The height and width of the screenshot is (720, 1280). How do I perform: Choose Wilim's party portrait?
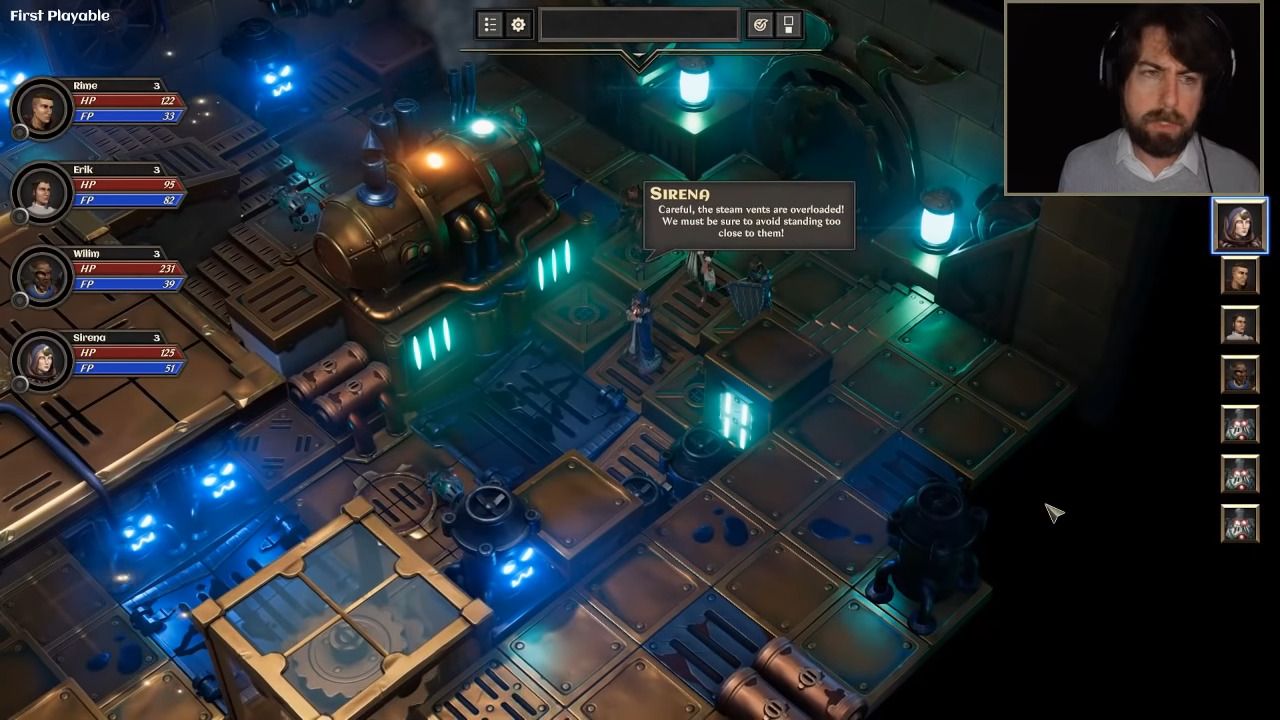click(41, 274)
